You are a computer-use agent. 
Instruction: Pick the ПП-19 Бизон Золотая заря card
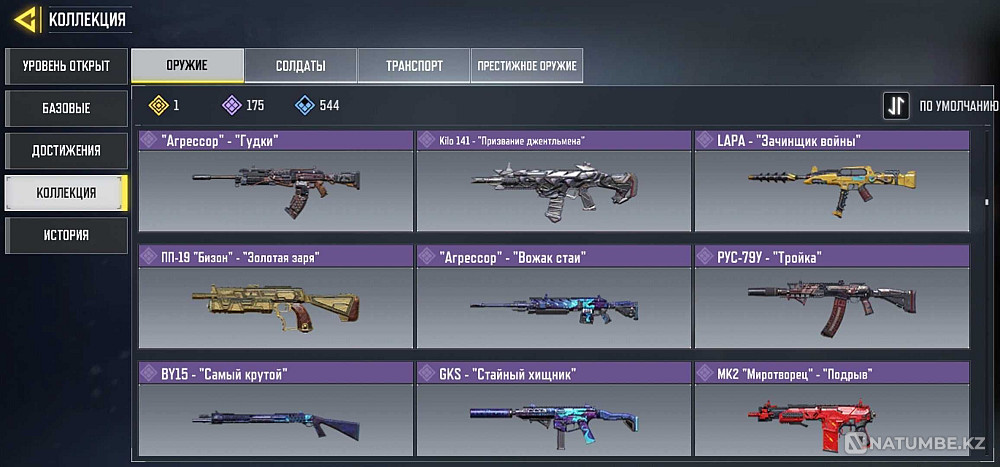(x=275, y=297)
